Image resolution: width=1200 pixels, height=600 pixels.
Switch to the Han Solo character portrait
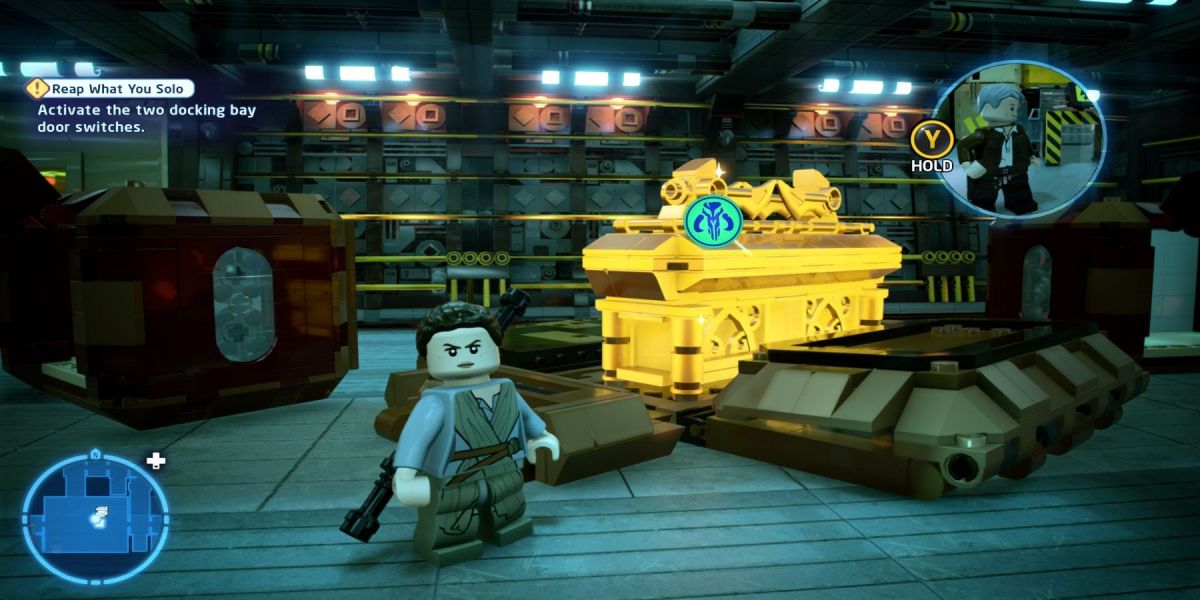tap(1020, 136)
